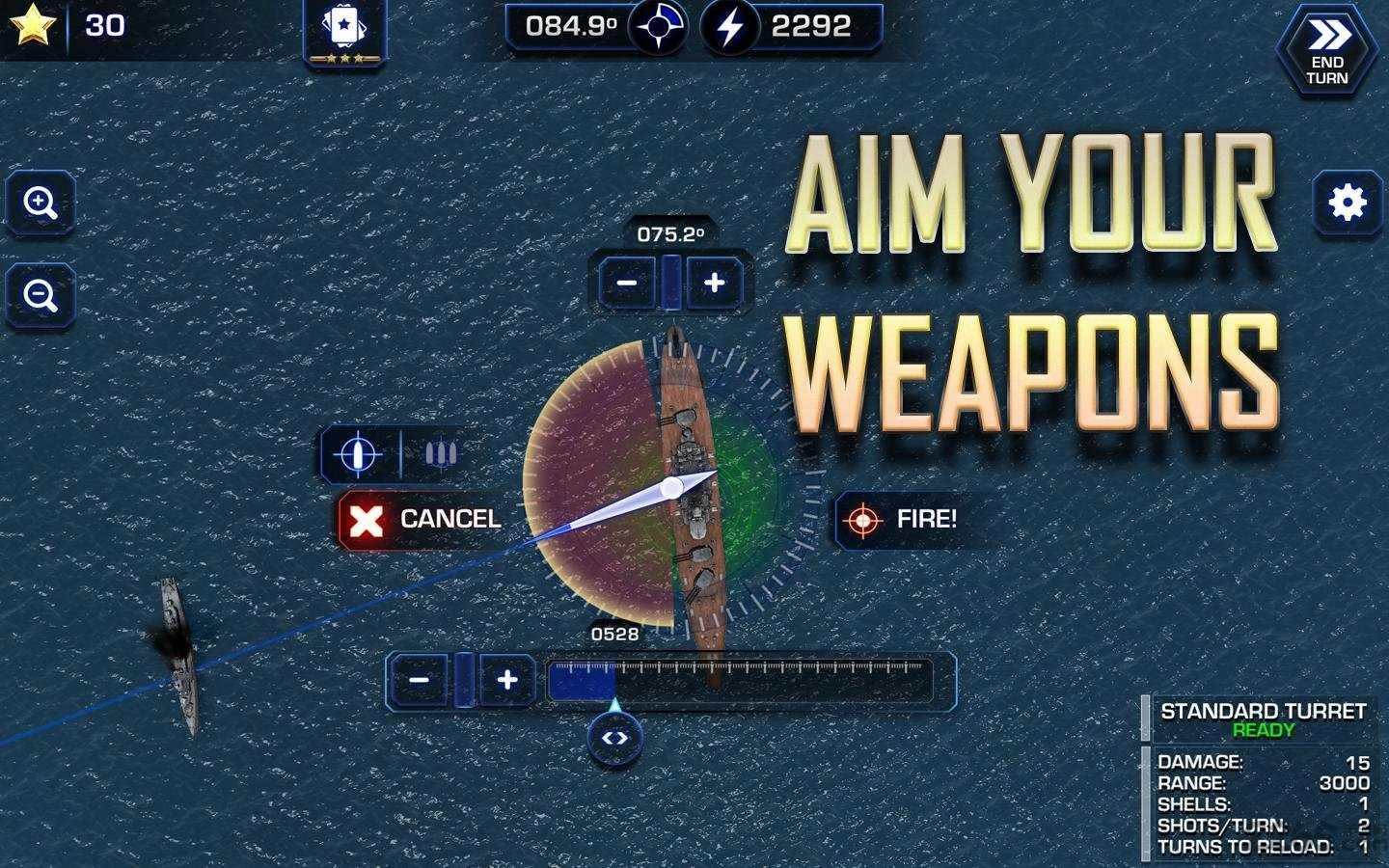Open the star card deck
Viewport: 1389px width, 868px height.
[x=344, y=32]
